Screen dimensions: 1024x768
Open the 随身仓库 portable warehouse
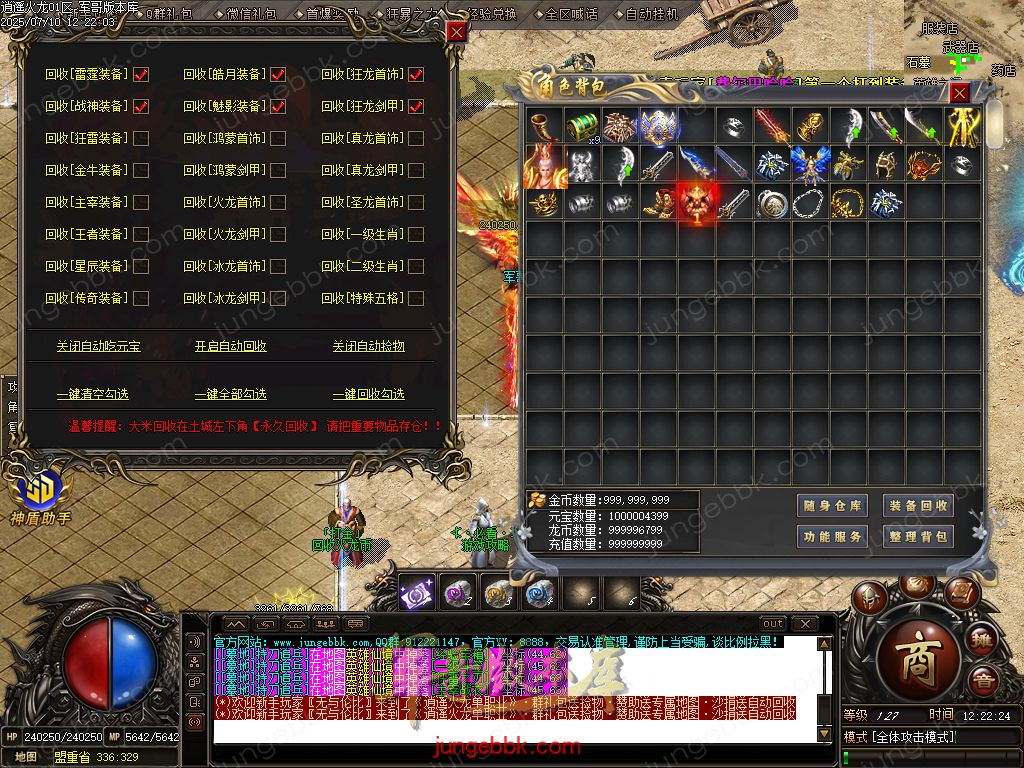832,506
